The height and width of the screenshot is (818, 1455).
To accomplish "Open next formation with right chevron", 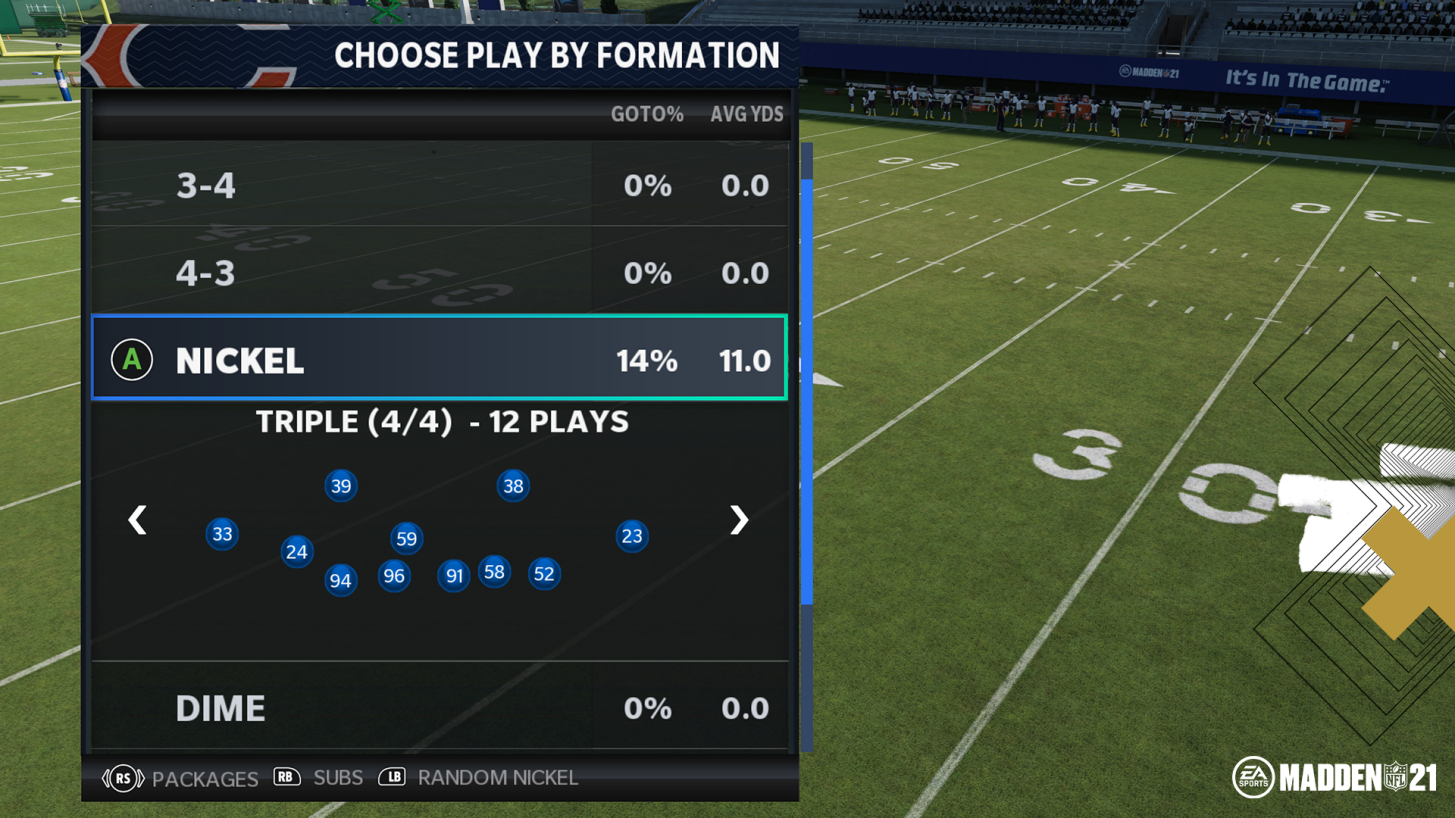I will (x=738, y=520).
